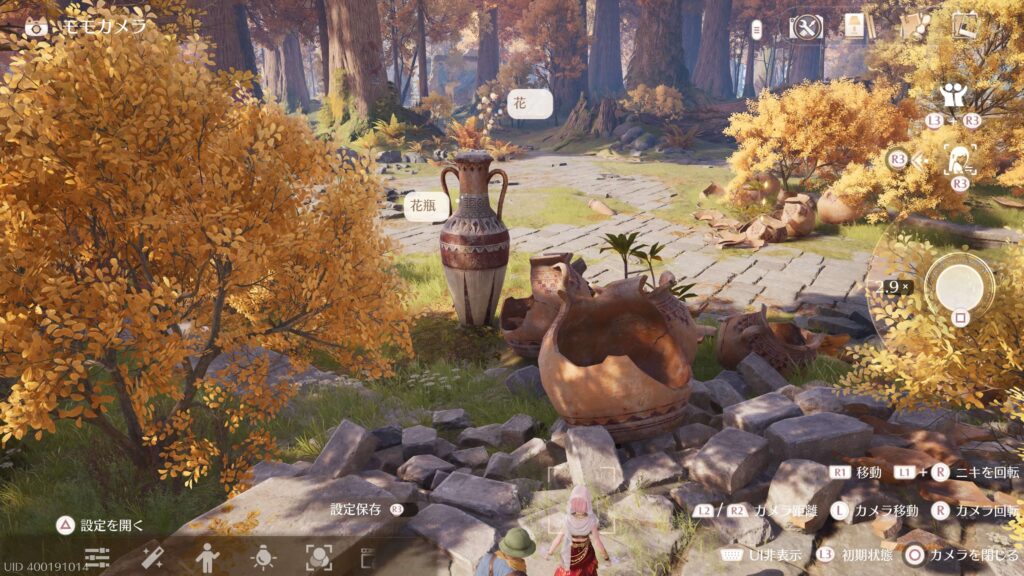Open the camera parameter sliders tab
Image resolution: width=1024 pixels, height=576 pixels.
pyautogui.click(x=97, y=557)
